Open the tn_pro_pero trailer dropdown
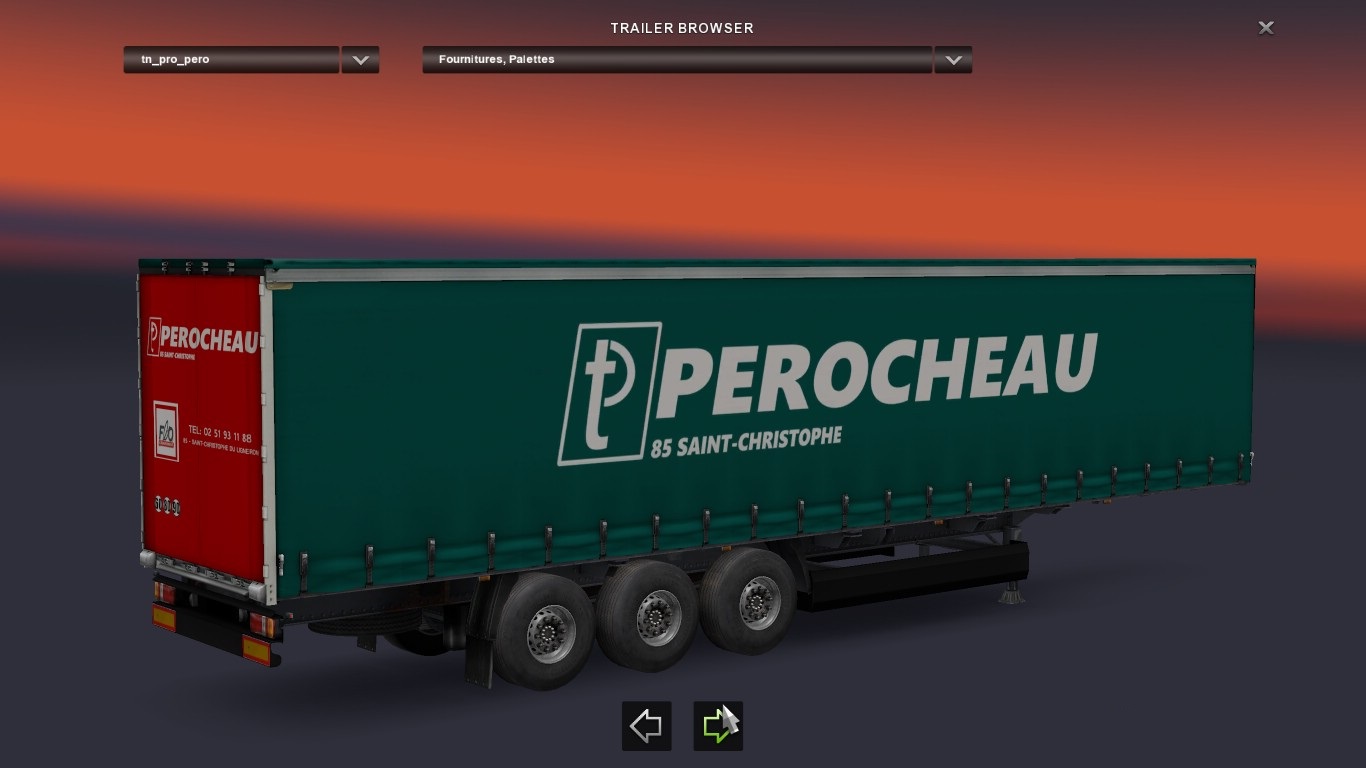The image size is (1366, 768). point(231,60)
